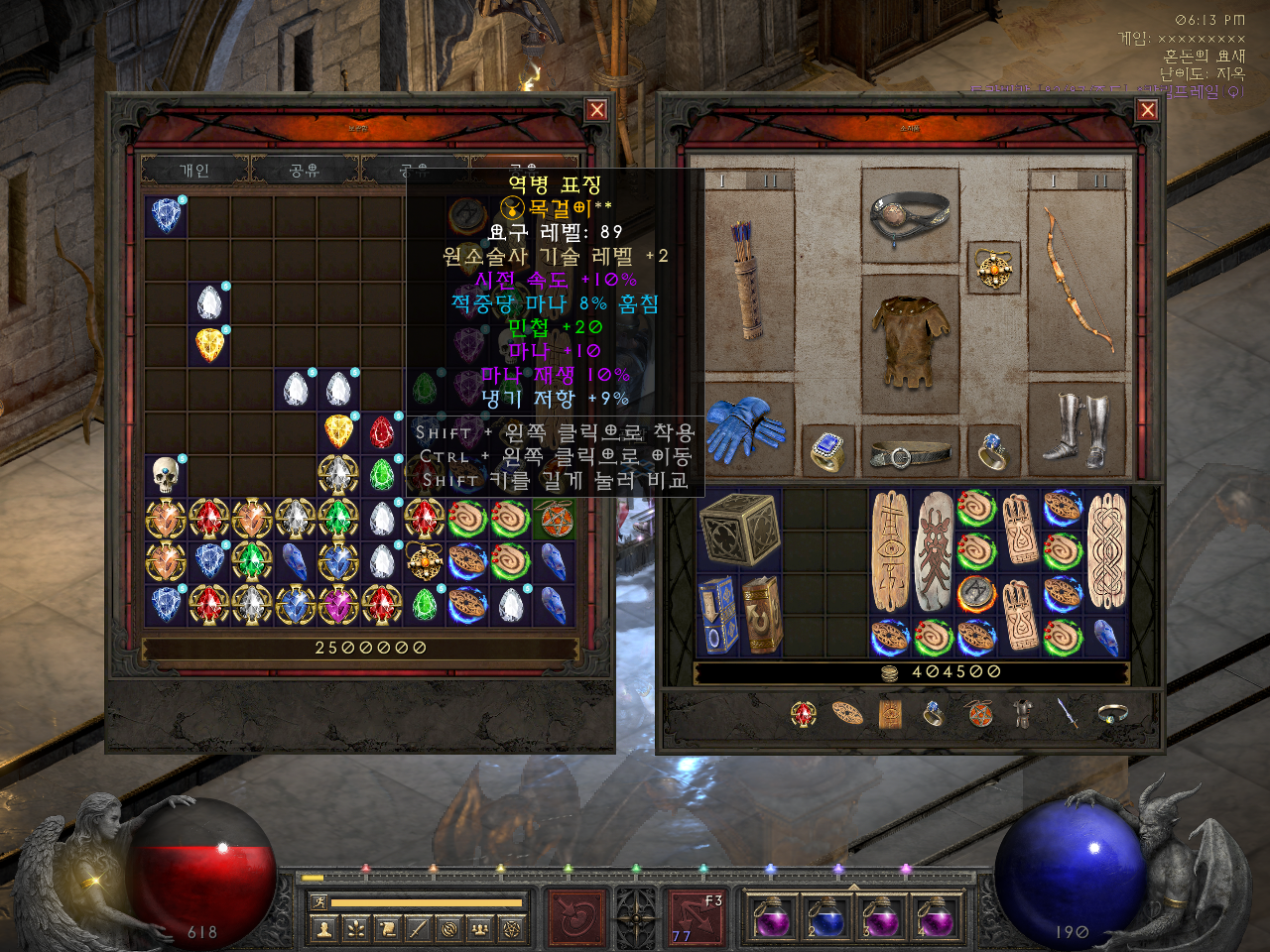Toggle the run/walk button
The width and height of the screenshot is (1270, 952).
pos(319,901)
